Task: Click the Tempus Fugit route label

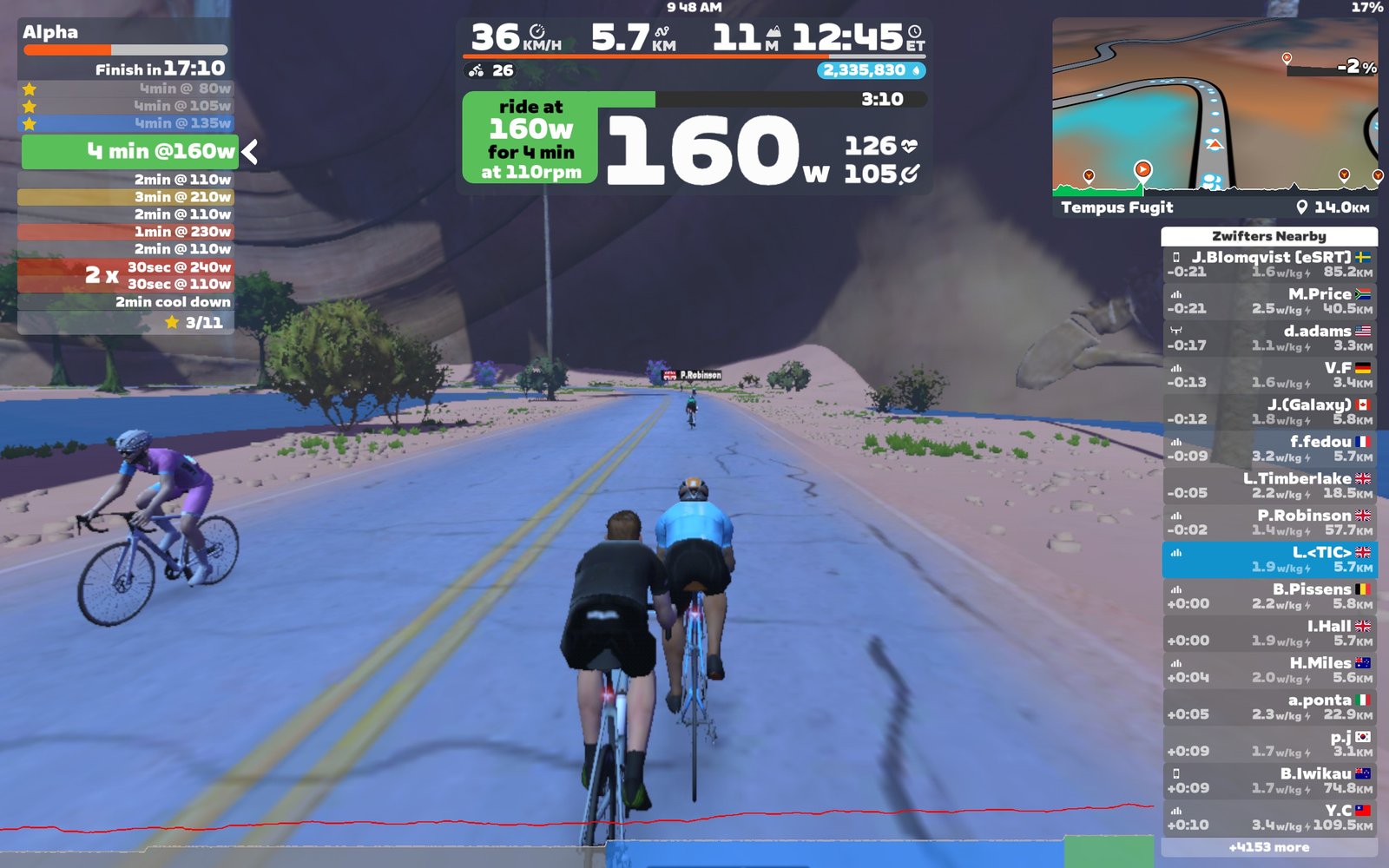Action: click(1118, 207)
